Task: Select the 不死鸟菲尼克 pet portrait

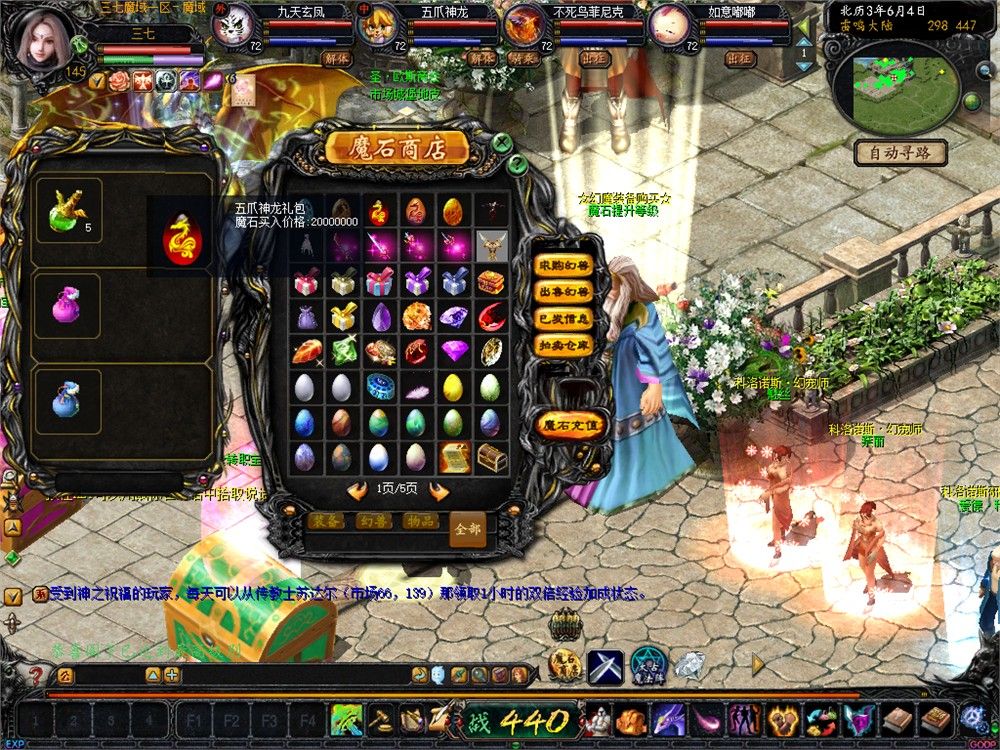Action: point(523,24)
